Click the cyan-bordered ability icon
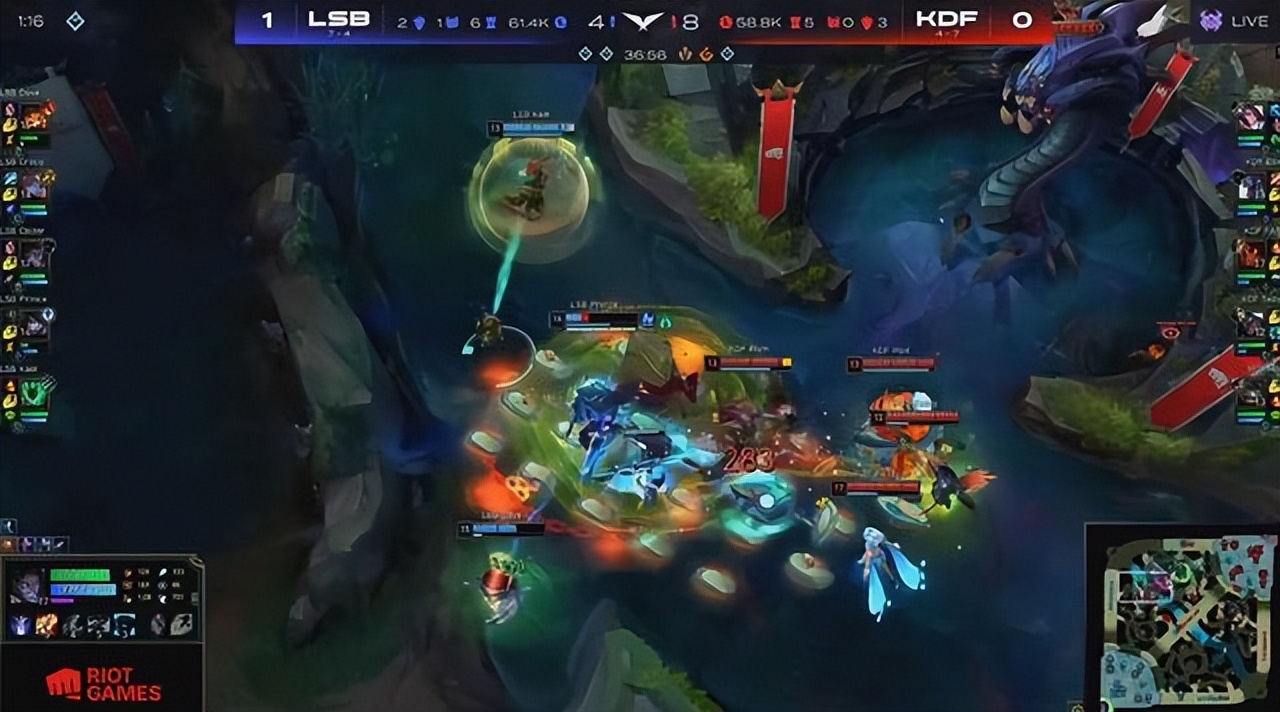The width and height of the screenshot is (1280, 712). coord(123,626)
